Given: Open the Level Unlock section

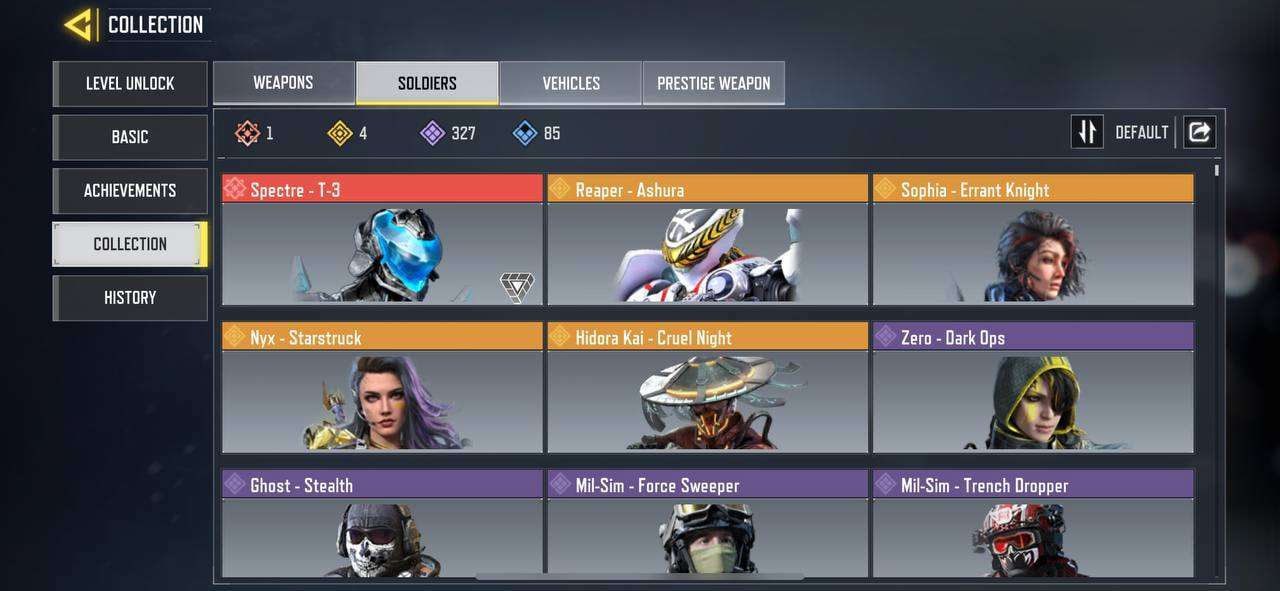Looking at the screenshot, I should (x=130, y=84).
